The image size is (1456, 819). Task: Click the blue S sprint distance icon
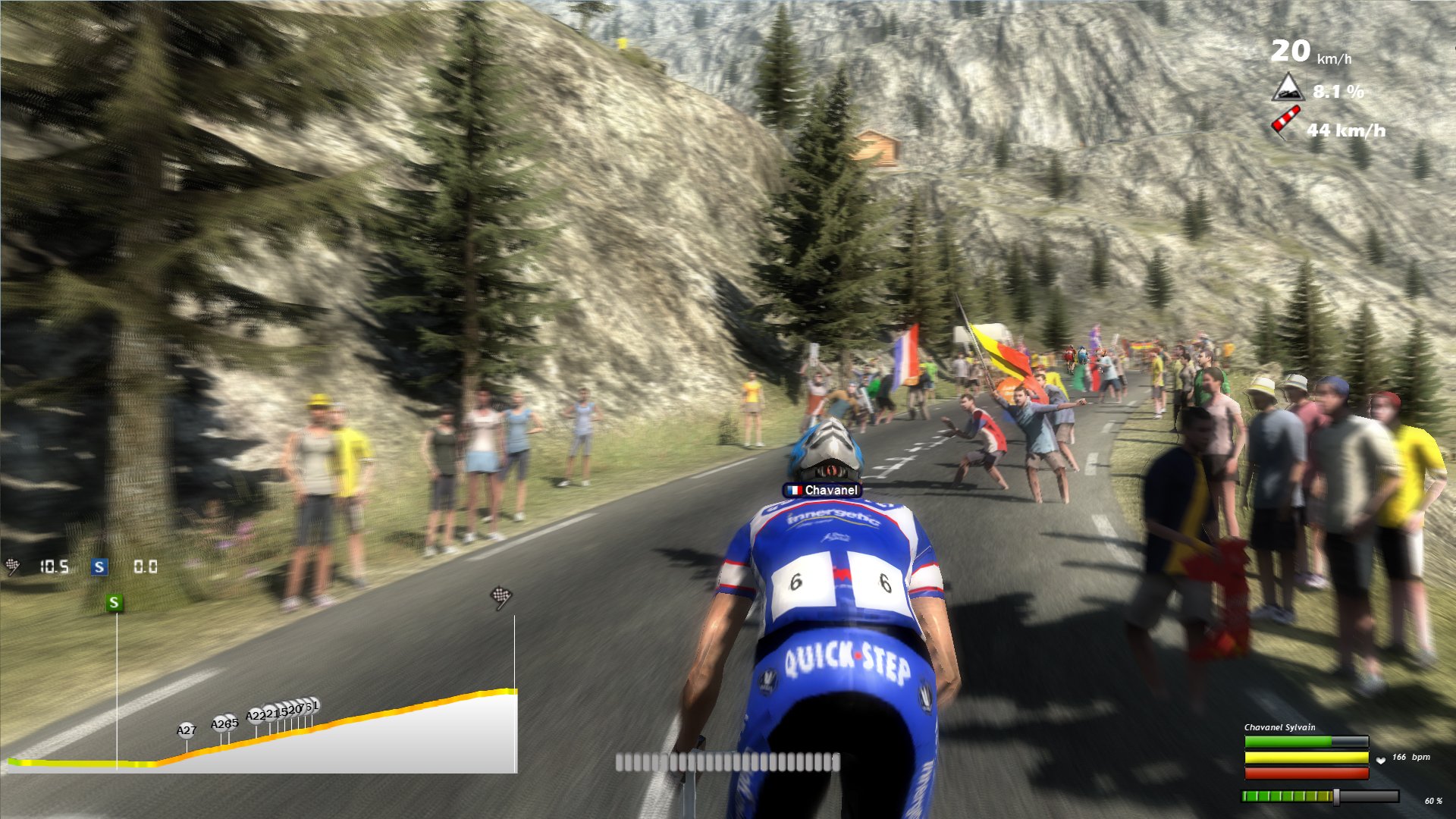point(99,567)
